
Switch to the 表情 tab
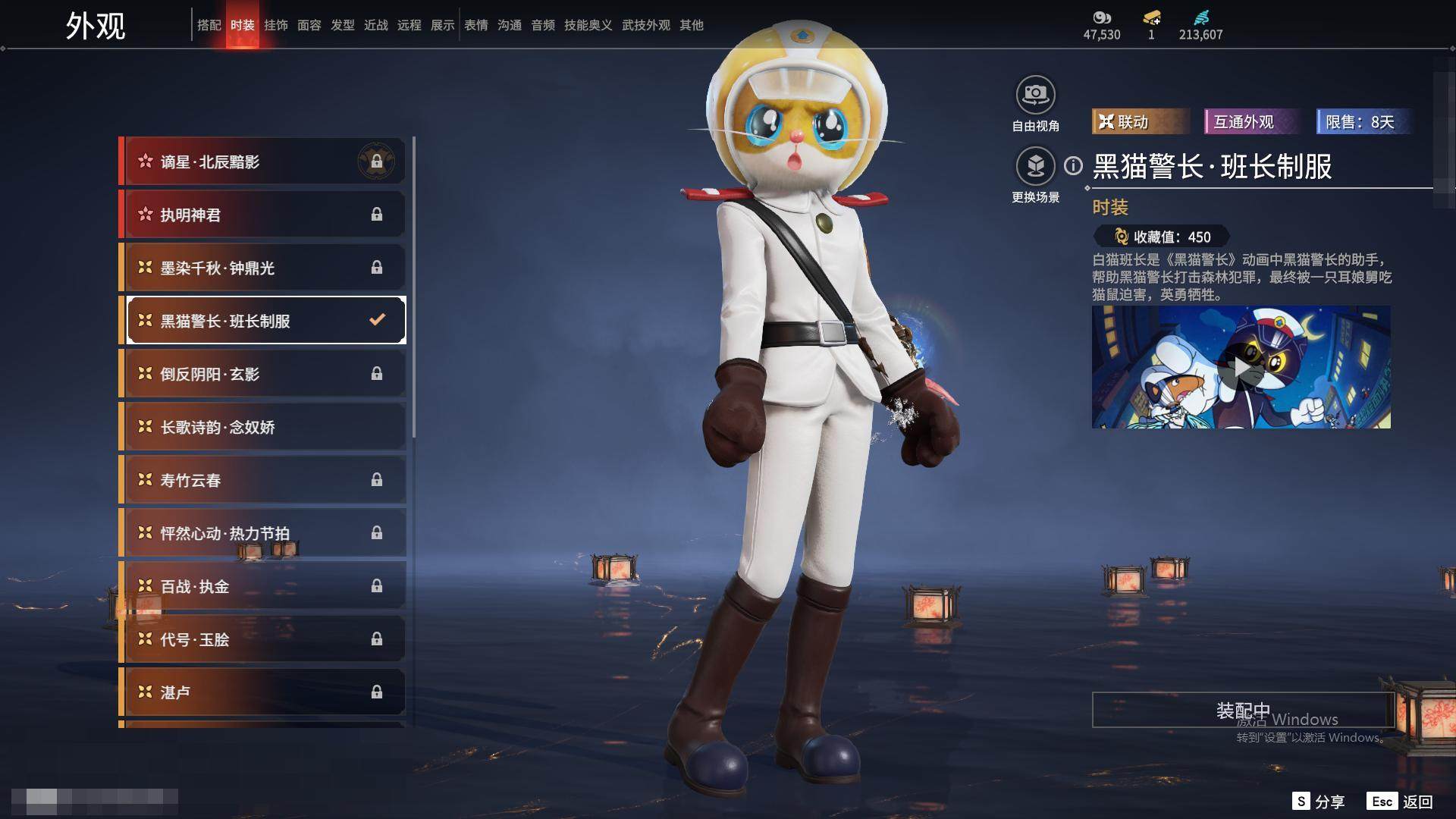click(476, 25)
